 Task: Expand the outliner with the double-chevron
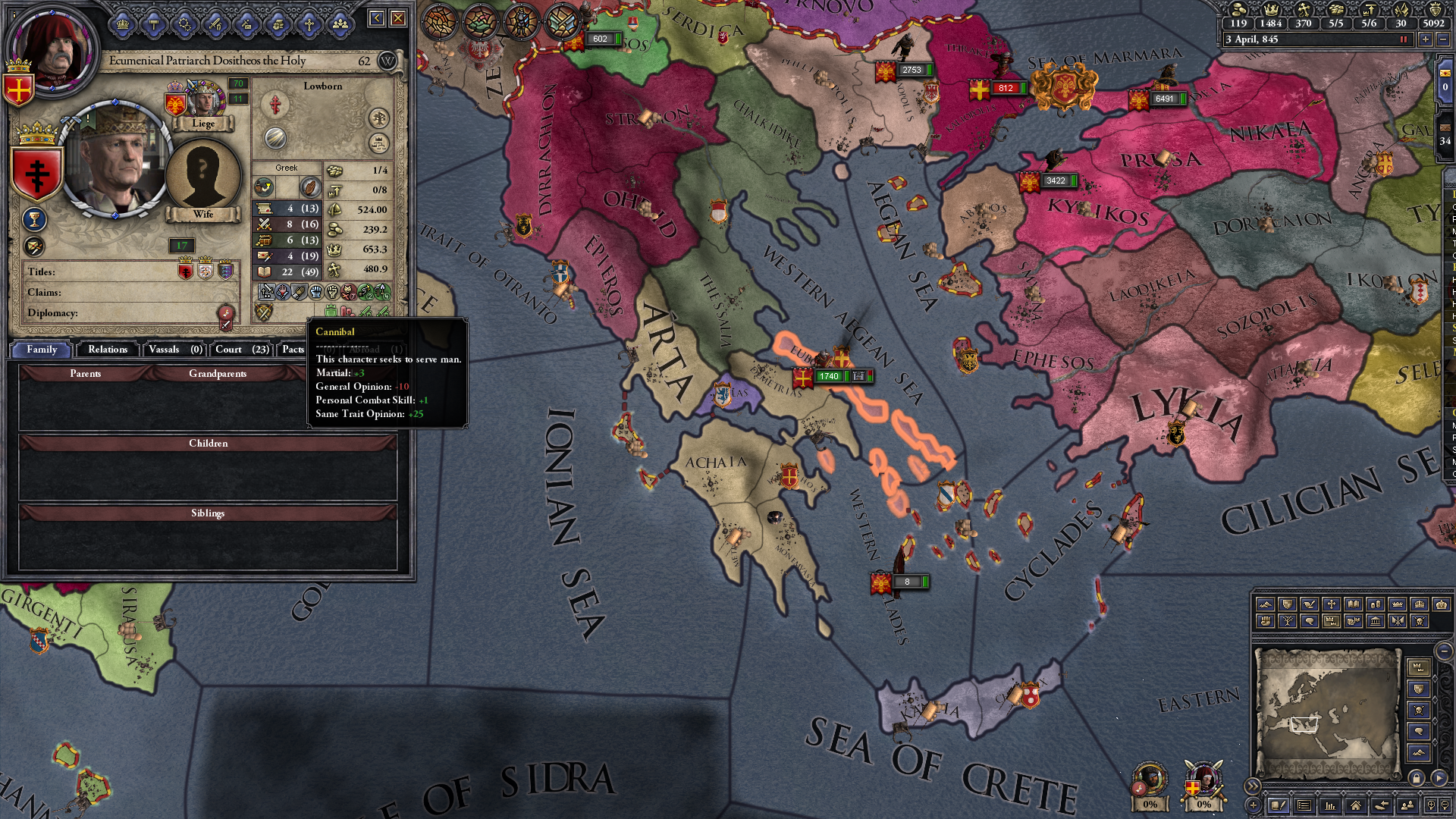1252,784
